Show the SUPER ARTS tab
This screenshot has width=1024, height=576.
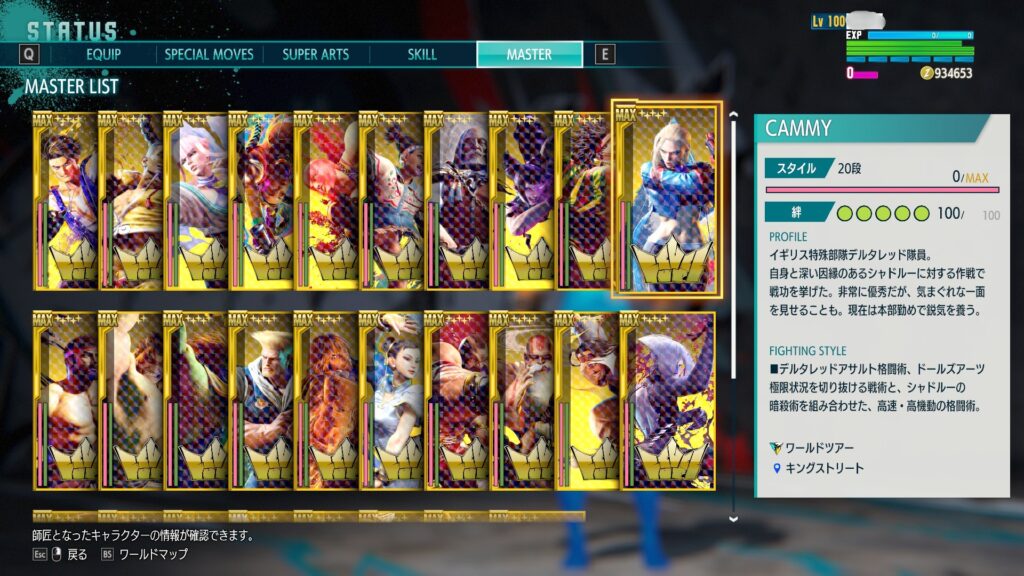click(x=315, y=54)
